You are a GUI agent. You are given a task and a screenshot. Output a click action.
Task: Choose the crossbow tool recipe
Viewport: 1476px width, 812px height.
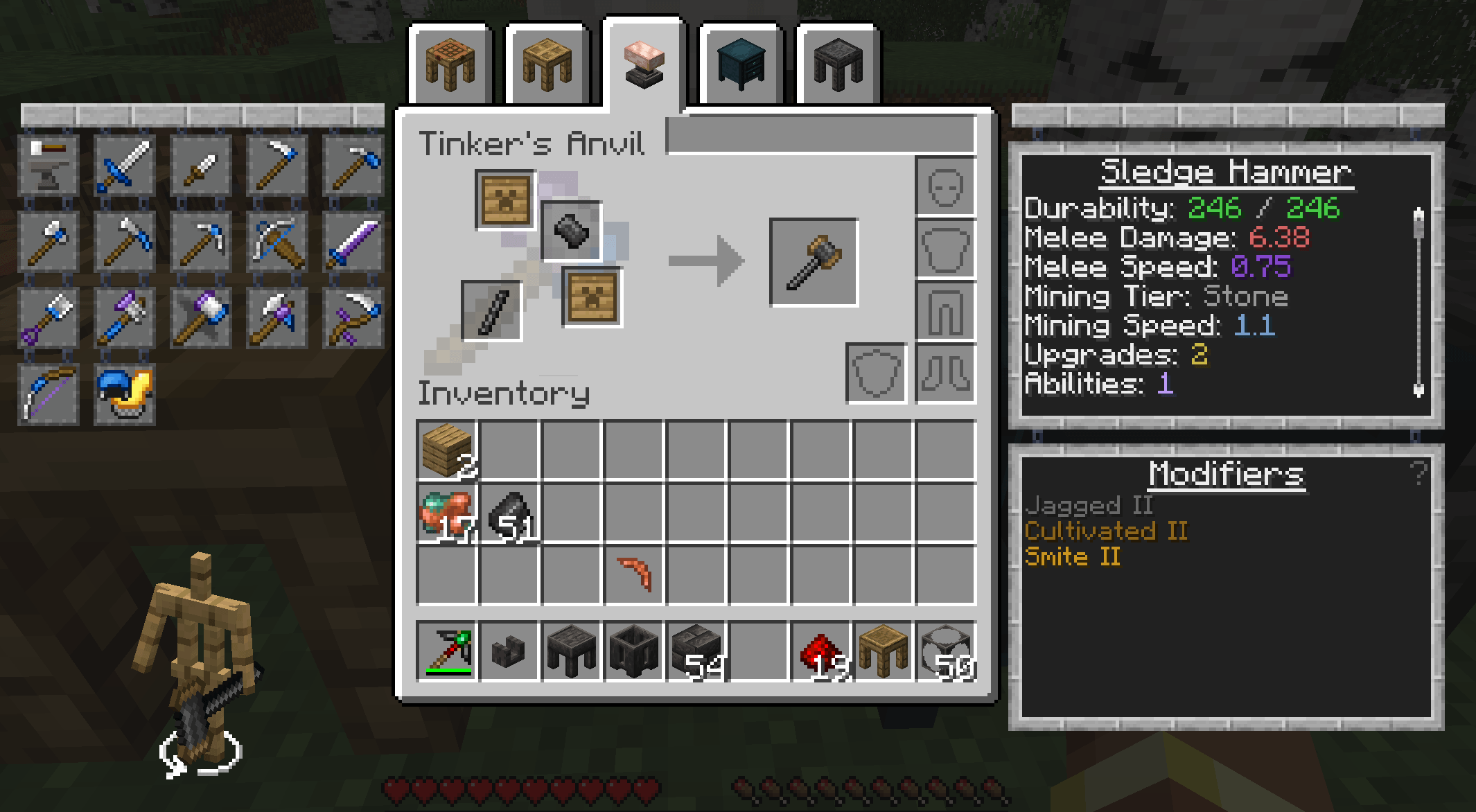point(277,241)
